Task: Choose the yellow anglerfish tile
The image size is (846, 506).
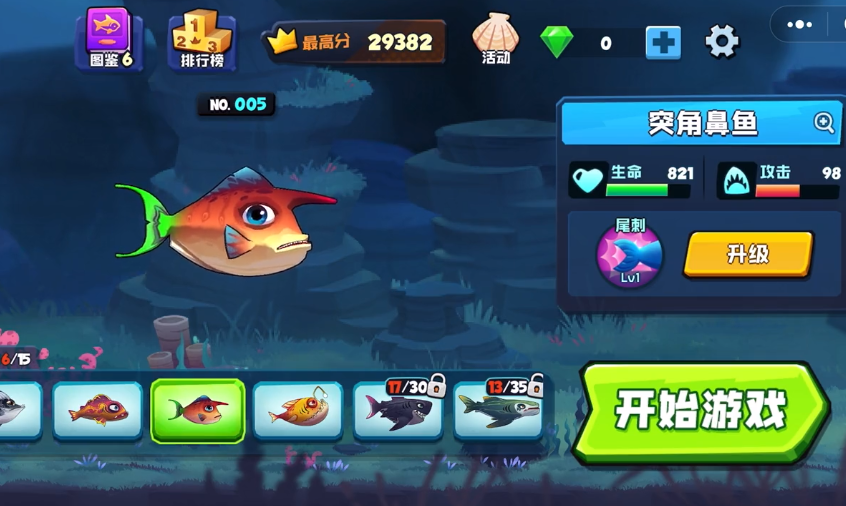Action: (298, 410)
